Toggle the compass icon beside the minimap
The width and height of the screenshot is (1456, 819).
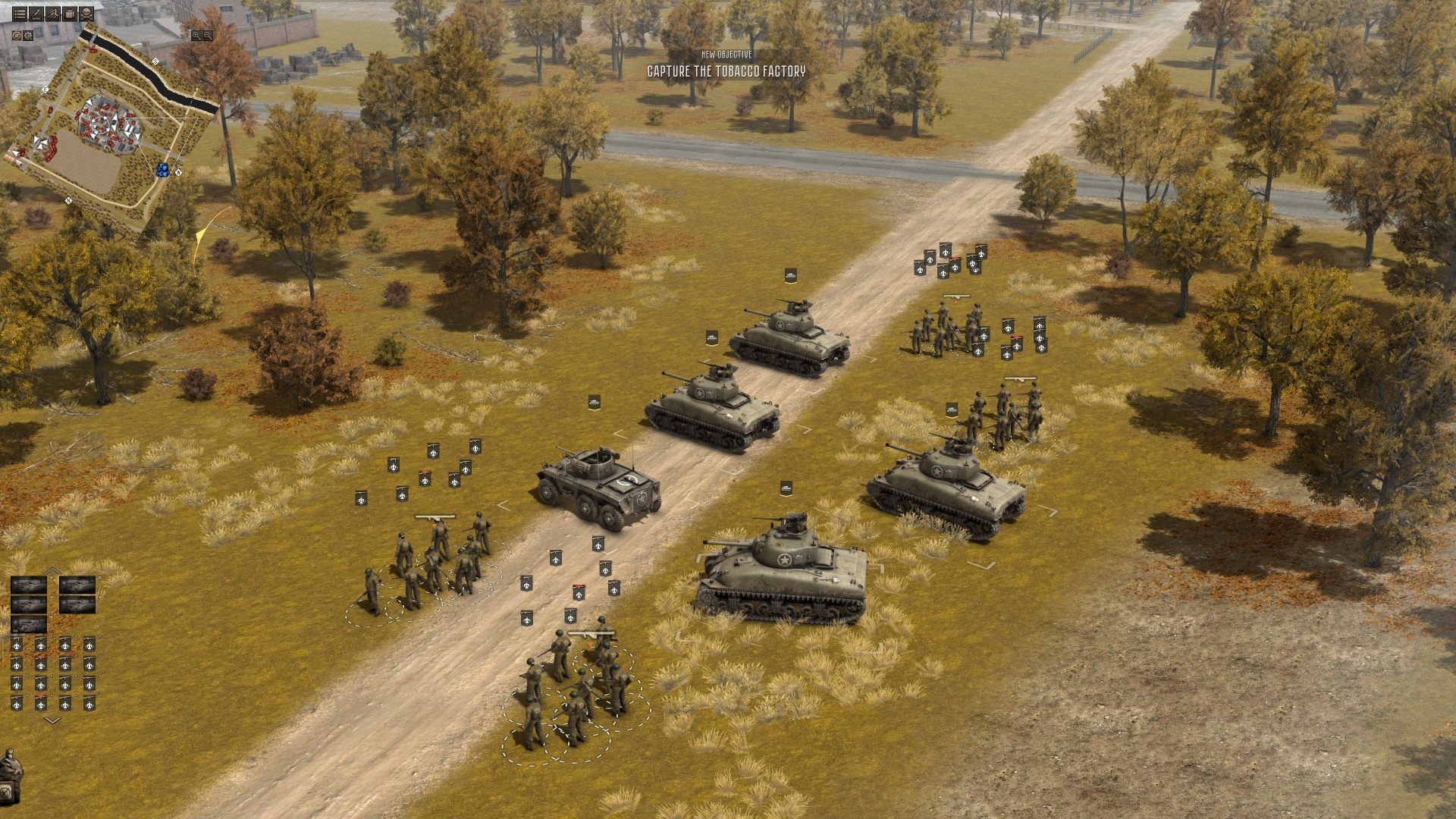coord(17,36)
